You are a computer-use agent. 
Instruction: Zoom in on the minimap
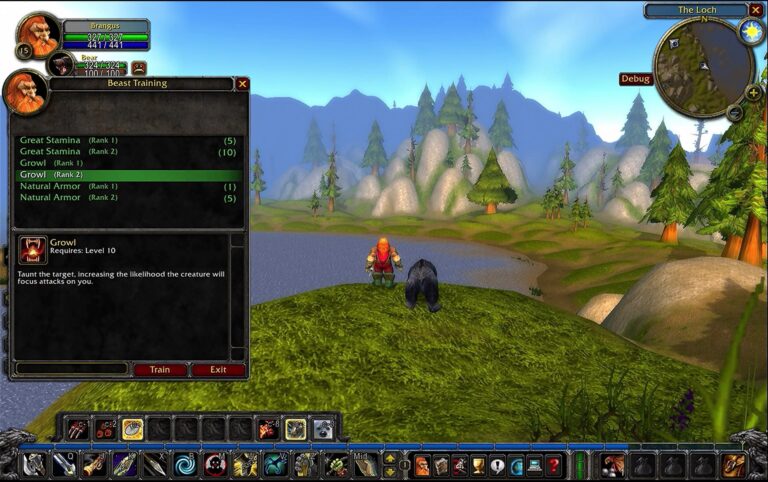click(x=753, y=93)
